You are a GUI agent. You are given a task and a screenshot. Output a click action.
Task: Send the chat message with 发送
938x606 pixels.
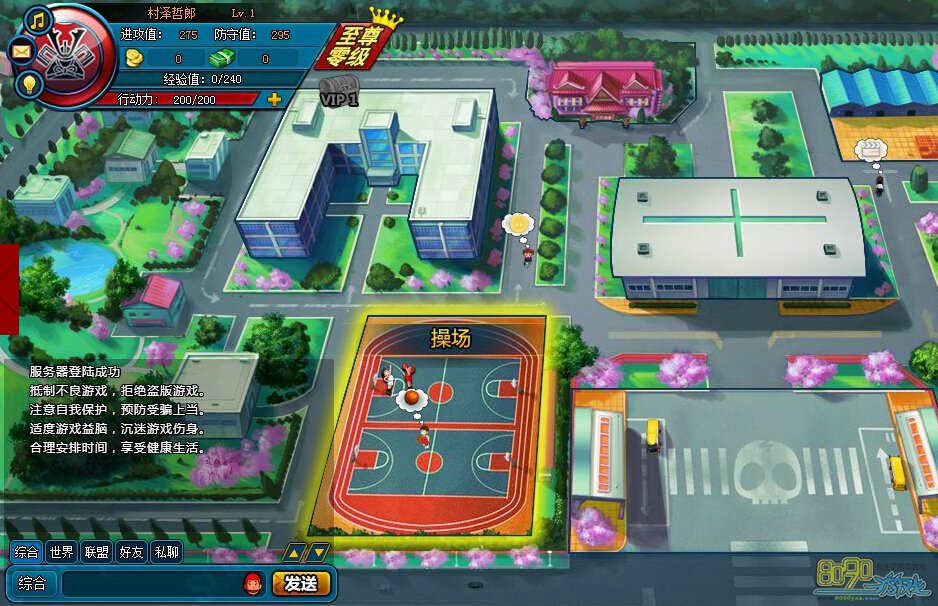(x=301, y=583)
